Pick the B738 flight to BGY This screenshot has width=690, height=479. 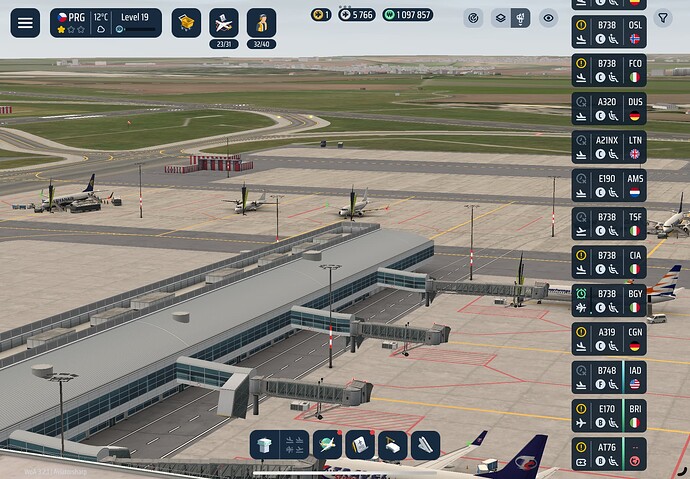[x=609, y=300]
